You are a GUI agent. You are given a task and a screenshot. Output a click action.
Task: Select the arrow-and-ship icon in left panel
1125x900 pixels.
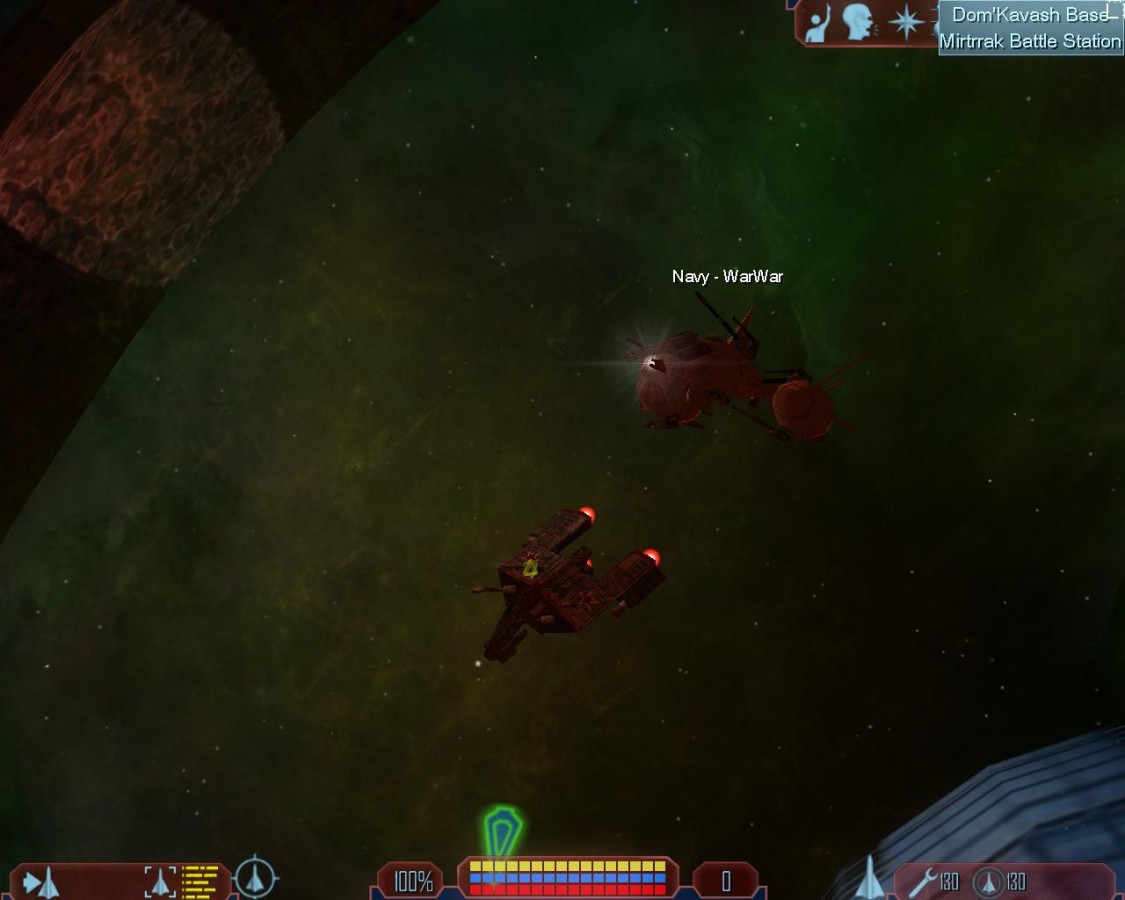(x=41, y=882)
